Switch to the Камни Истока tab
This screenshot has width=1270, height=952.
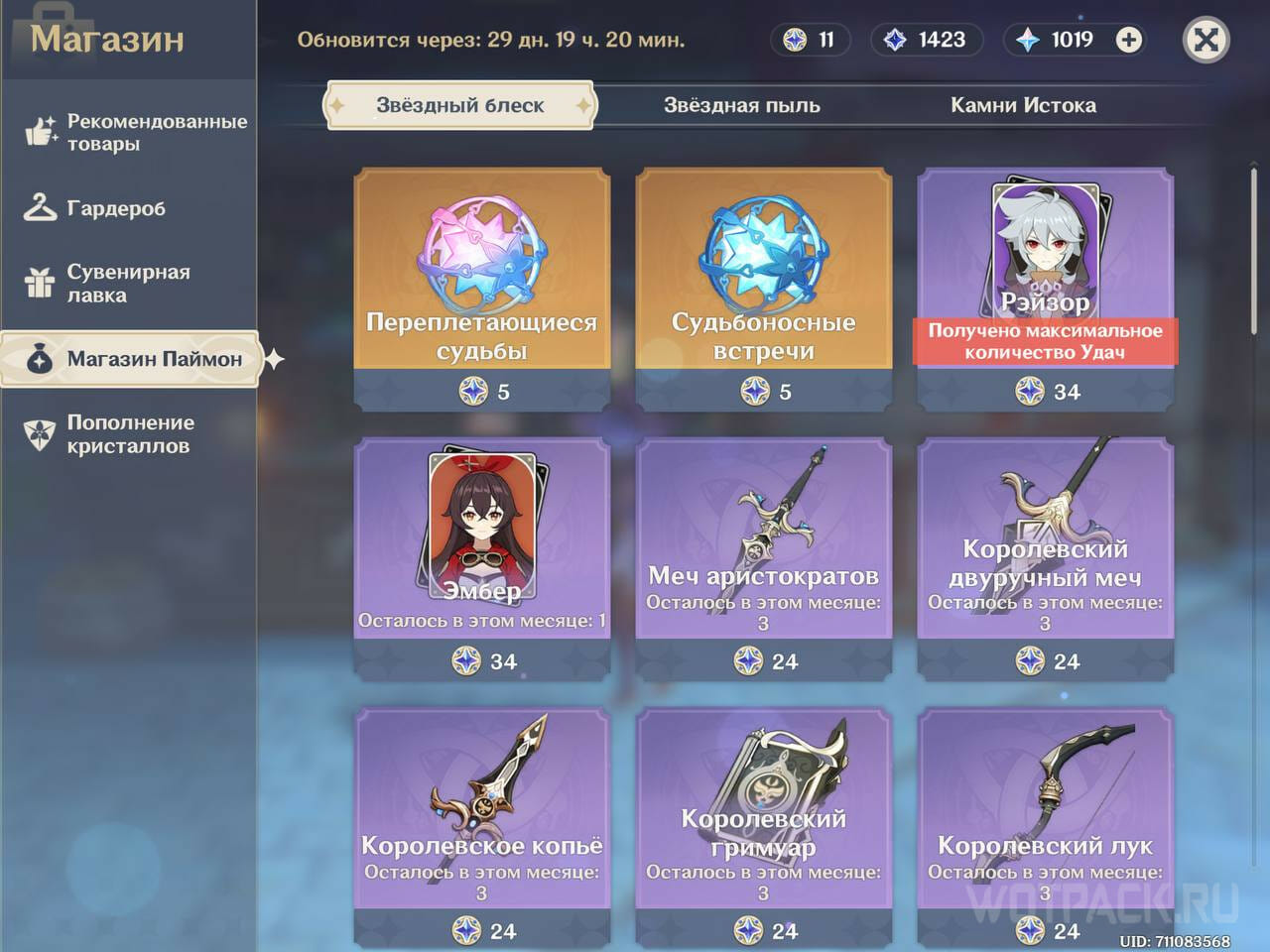point(1024,104)
